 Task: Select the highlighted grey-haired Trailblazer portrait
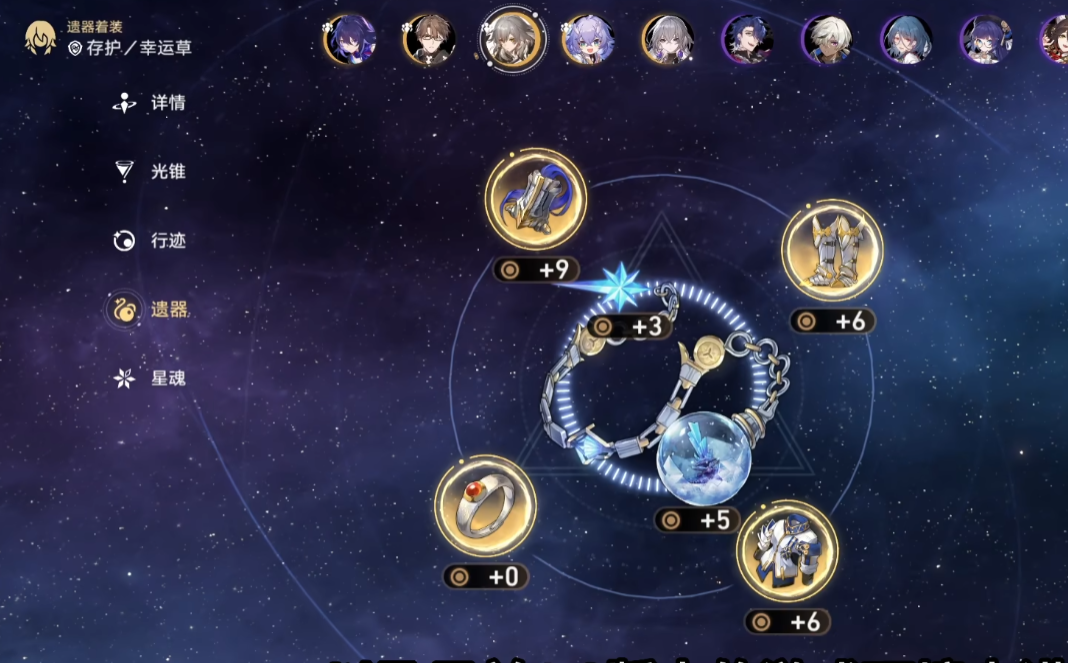(511, 39)
